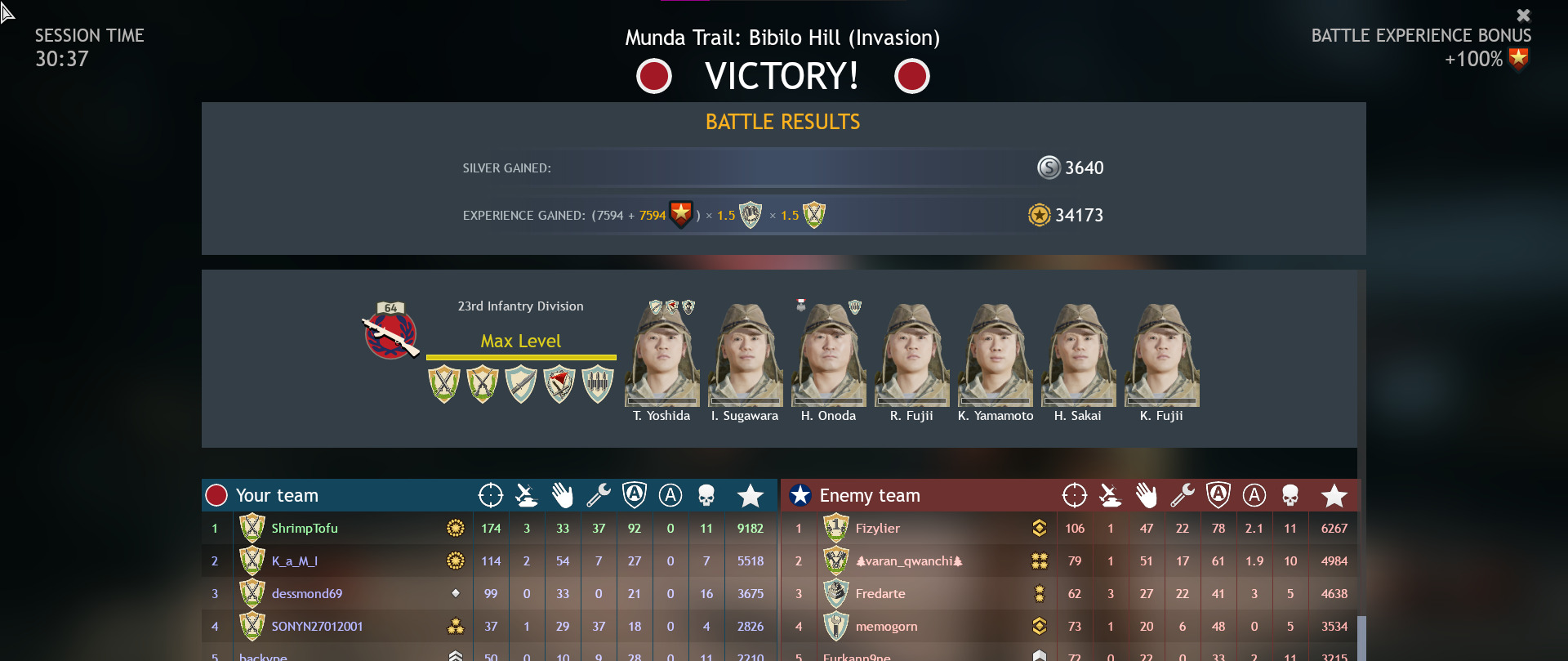Click the yellow Max Level progress bar
1568x661 pixels.
coord(521,356)
